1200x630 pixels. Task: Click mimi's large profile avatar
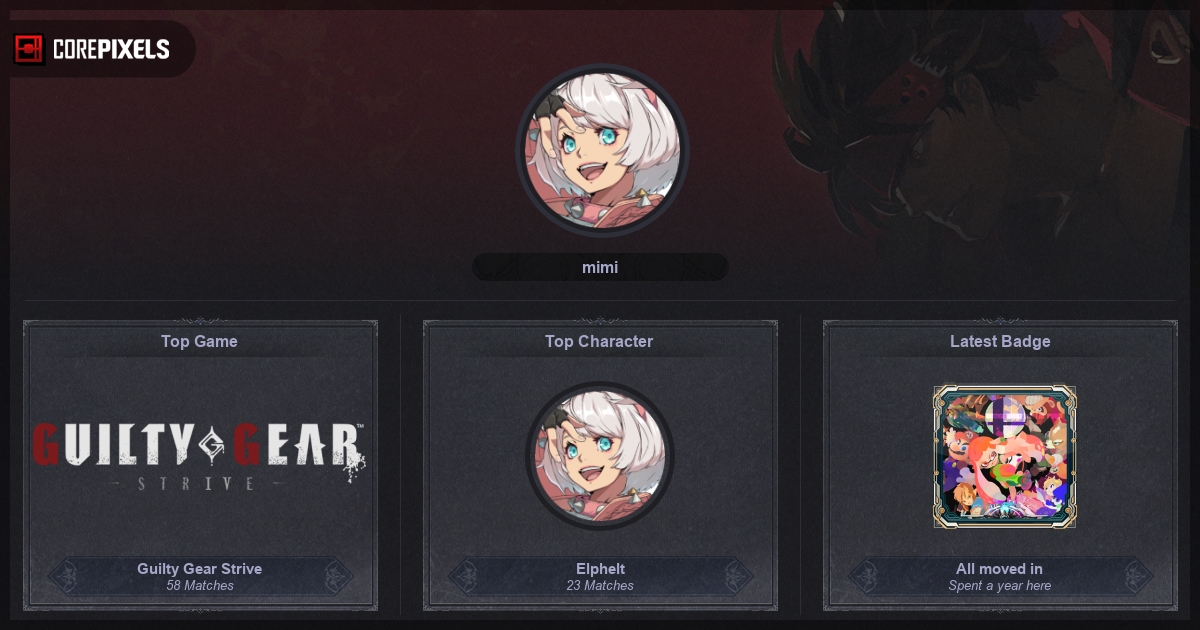[602, 151]
